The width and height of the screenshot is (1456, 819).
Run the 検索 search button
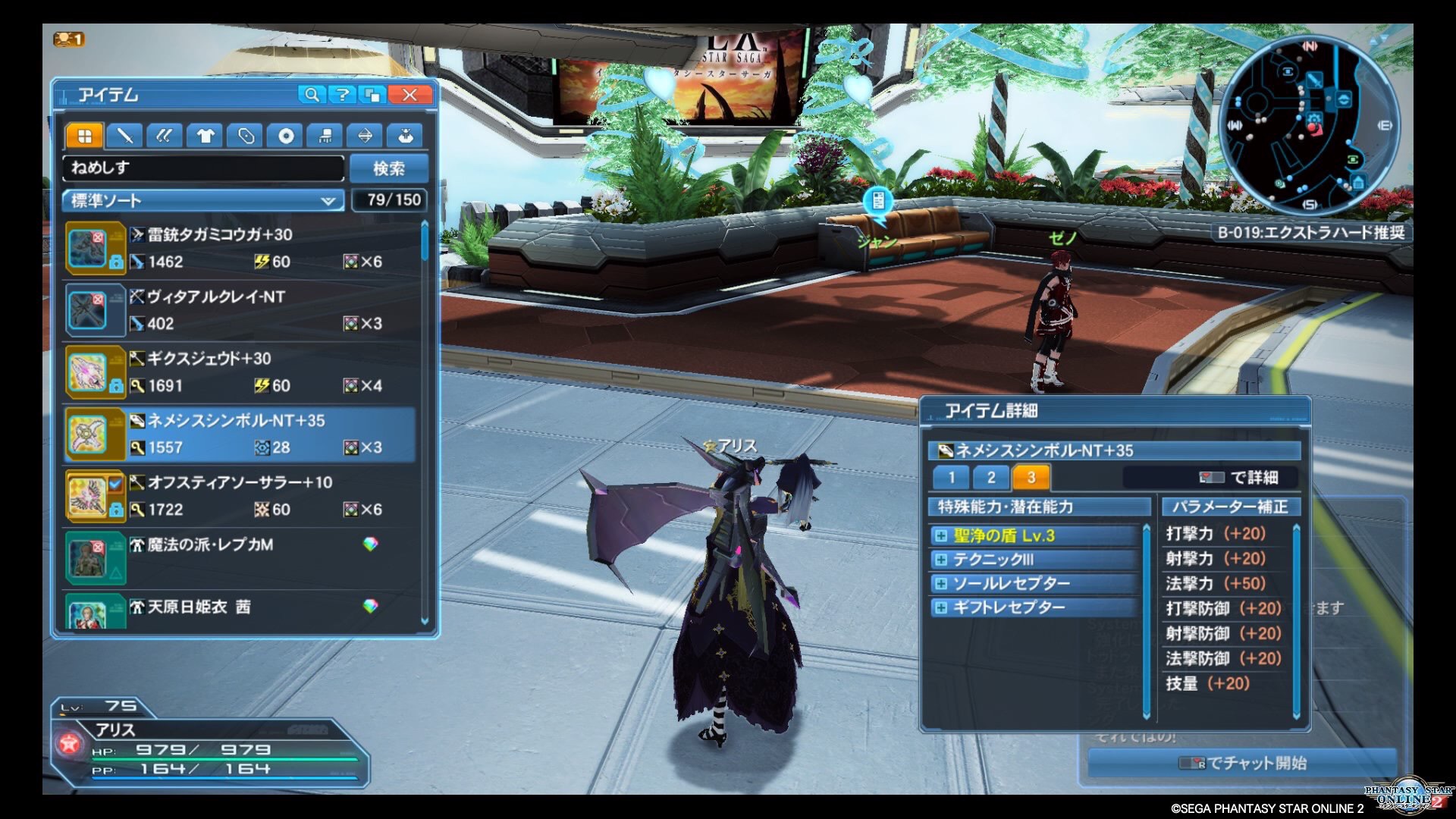click(x=389, y=168)
